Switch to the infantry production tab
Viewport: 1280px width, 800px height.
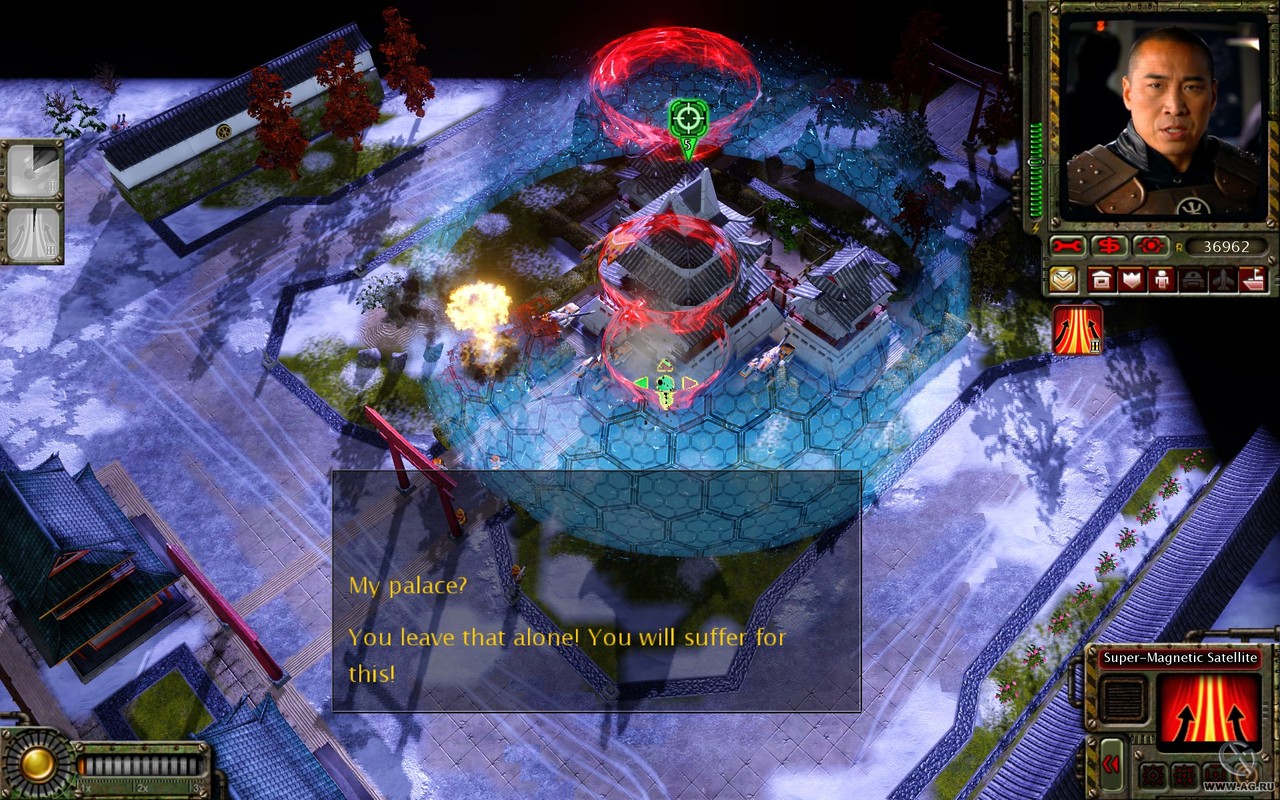click(1162, 280)
